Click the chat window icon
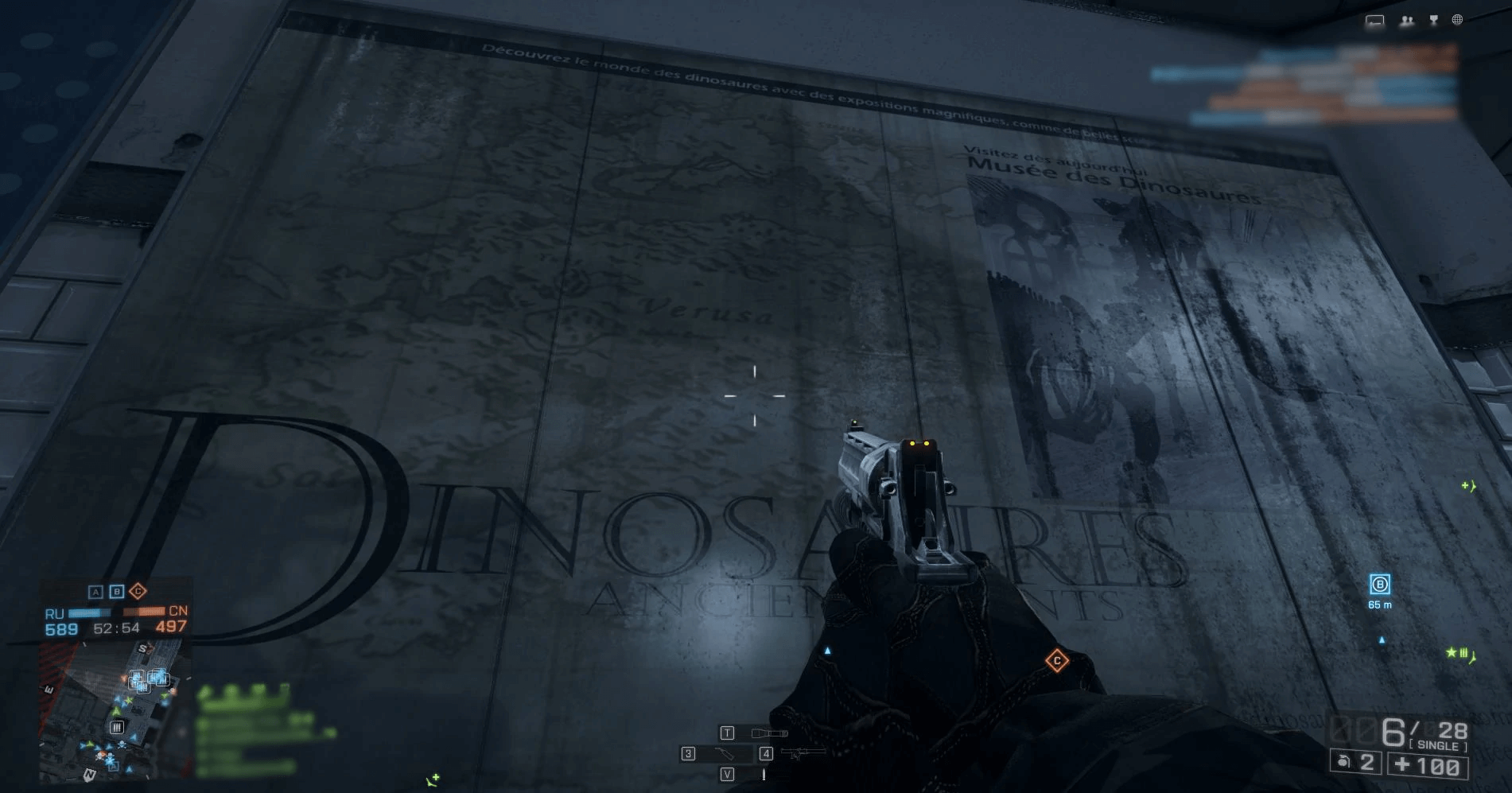 [x=1374, y=21]
